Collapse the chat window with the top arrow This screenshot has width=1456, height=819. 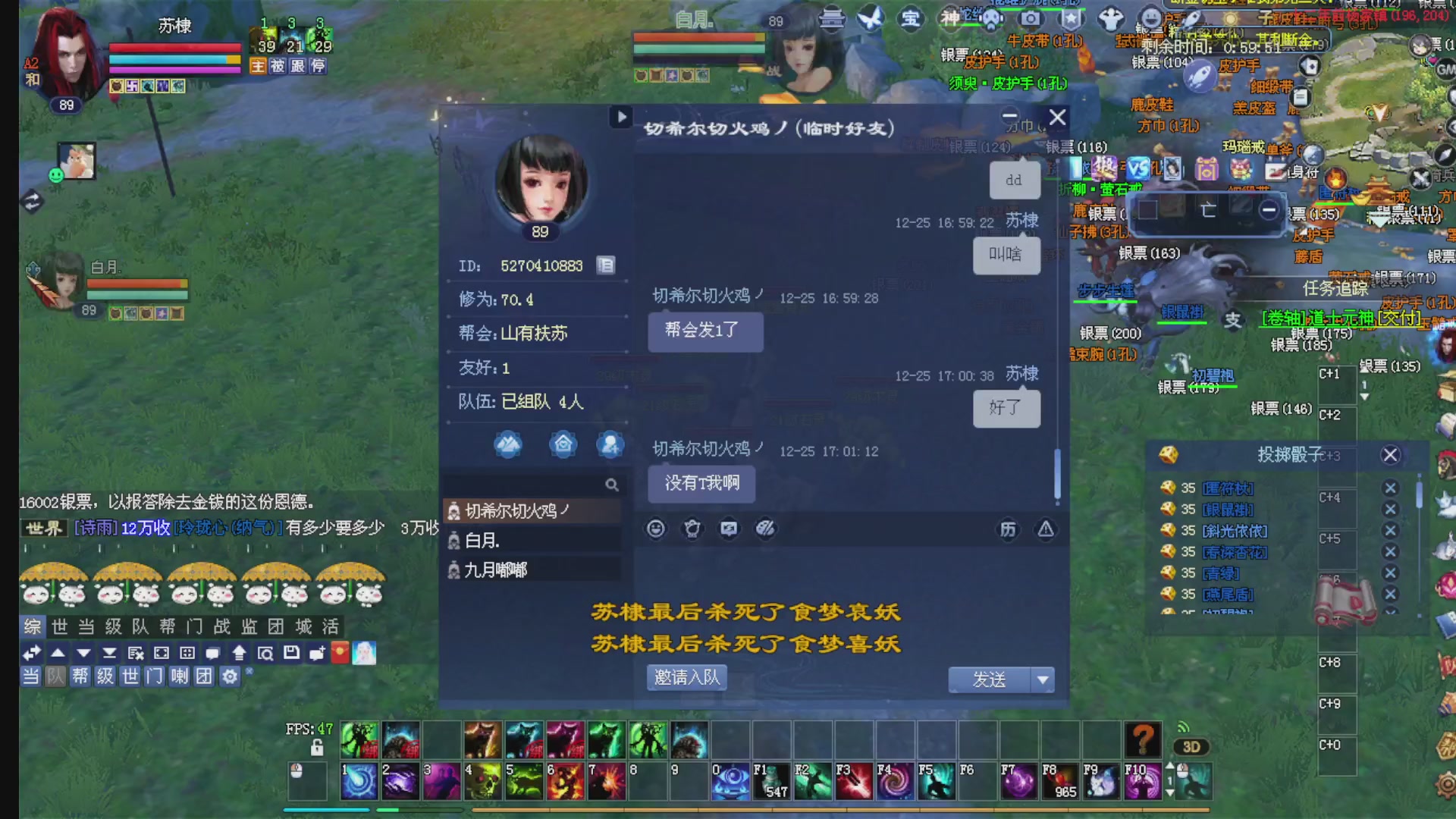tap(621, 118)
